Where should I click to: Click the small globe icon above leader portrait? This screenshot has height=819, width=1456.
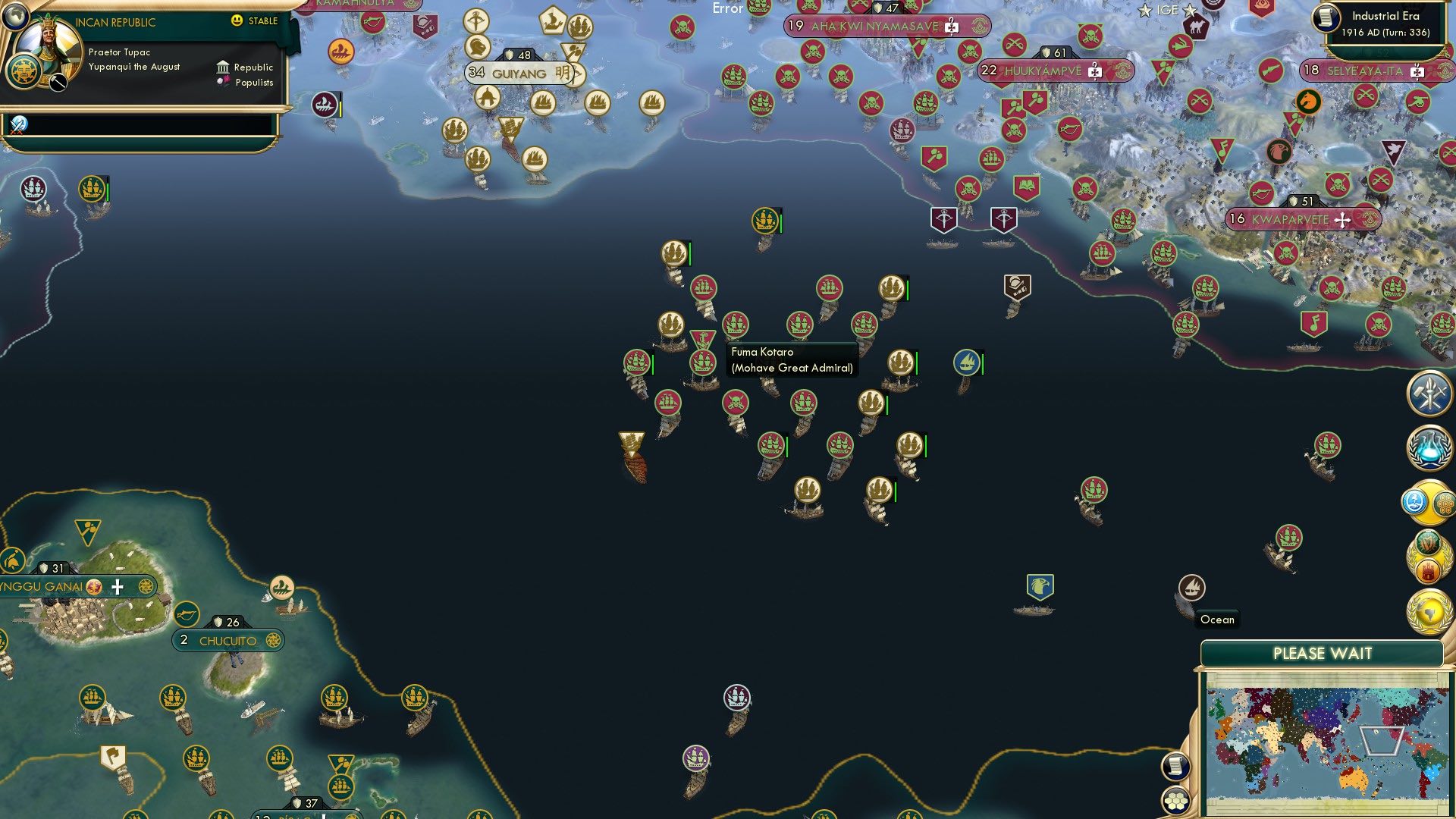tap(16, 17)
